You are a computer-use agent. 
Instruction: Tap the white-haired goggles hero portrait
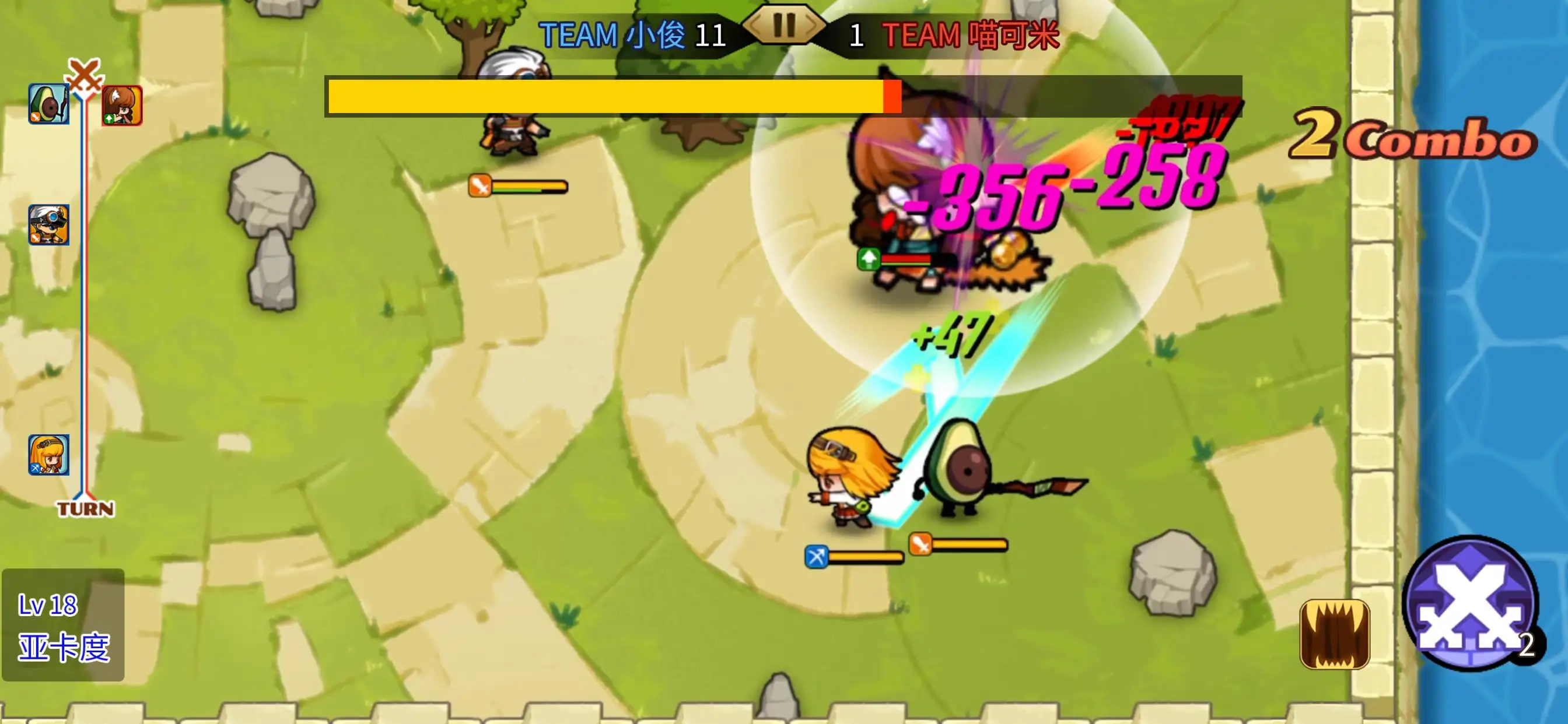coord(48,224)
